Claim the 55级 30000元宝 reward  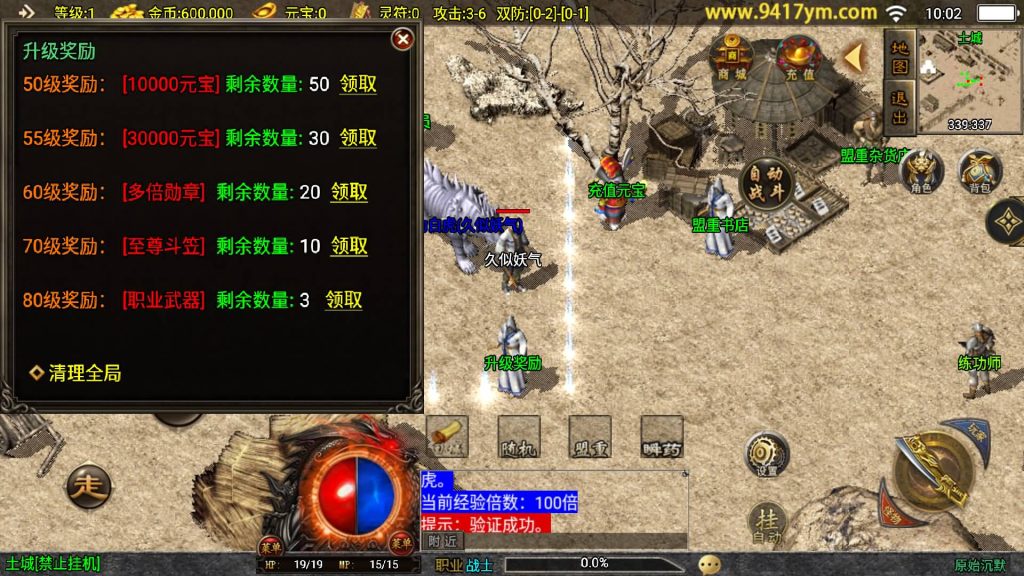358,138
